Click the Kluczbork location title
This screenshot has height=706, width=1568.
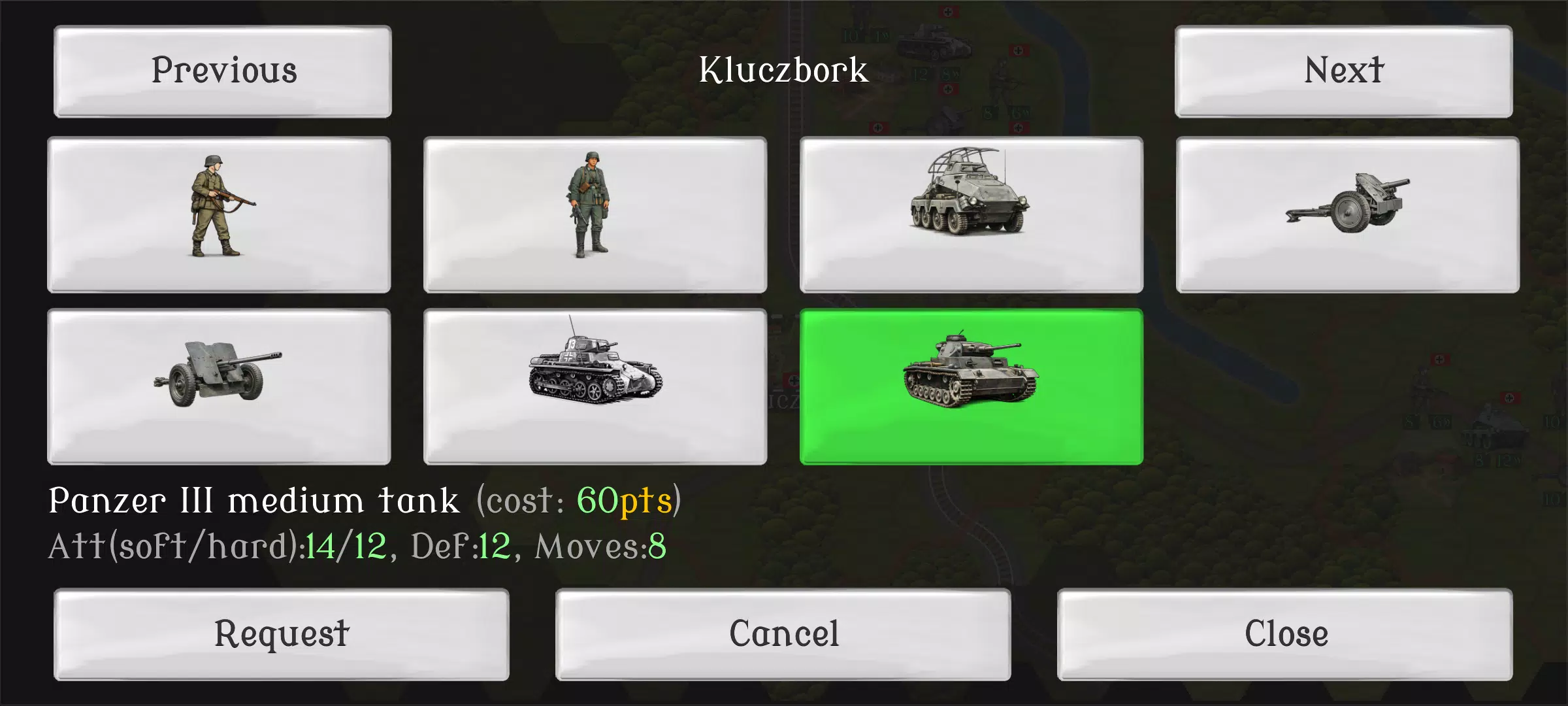[784, 72]
